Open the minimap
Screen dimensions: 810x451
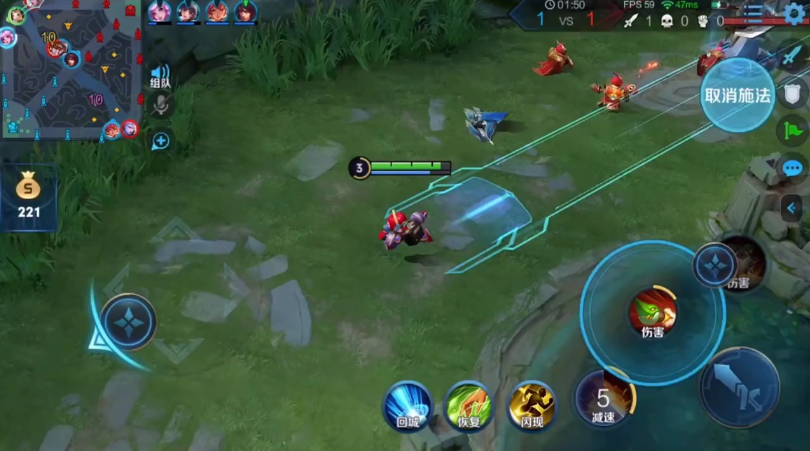click(x=70, y=70)
